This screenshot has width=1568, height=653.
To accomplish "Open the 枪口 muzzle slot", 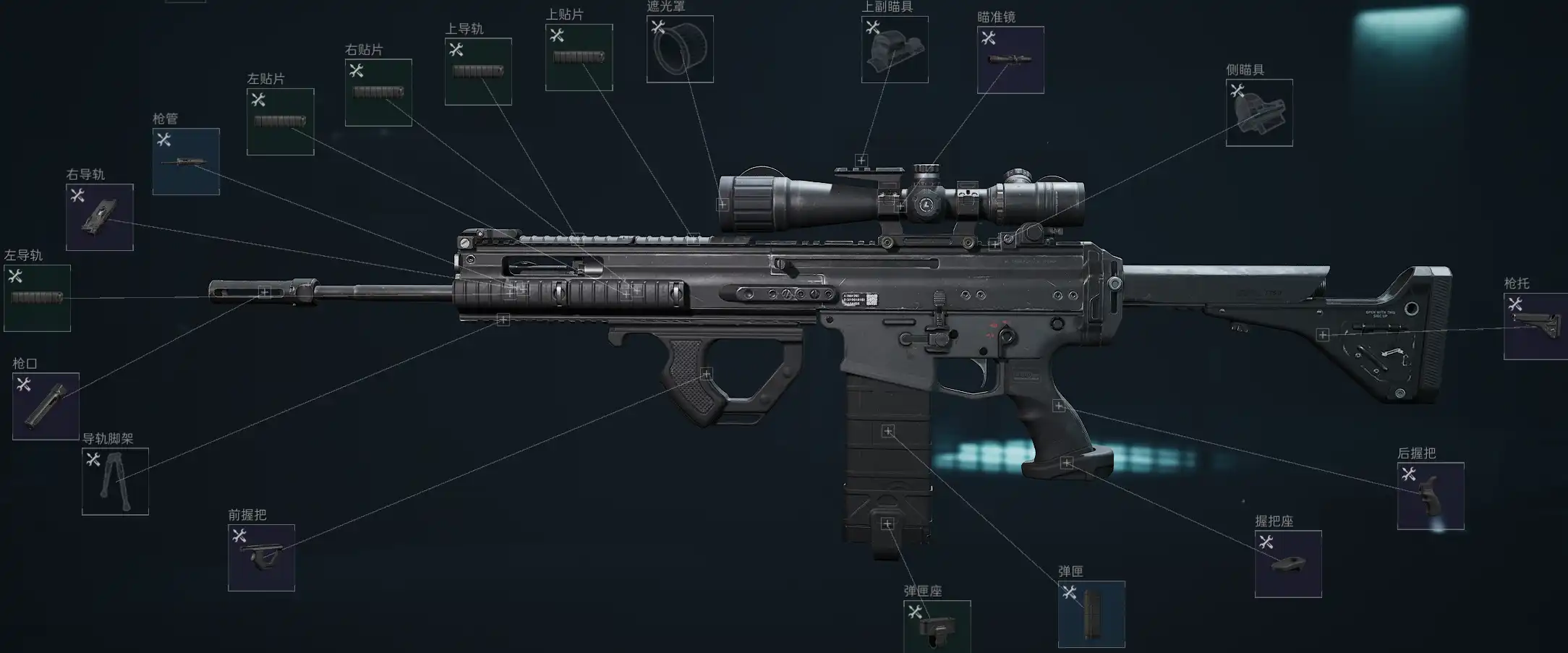I will click(x=46, y=406).
